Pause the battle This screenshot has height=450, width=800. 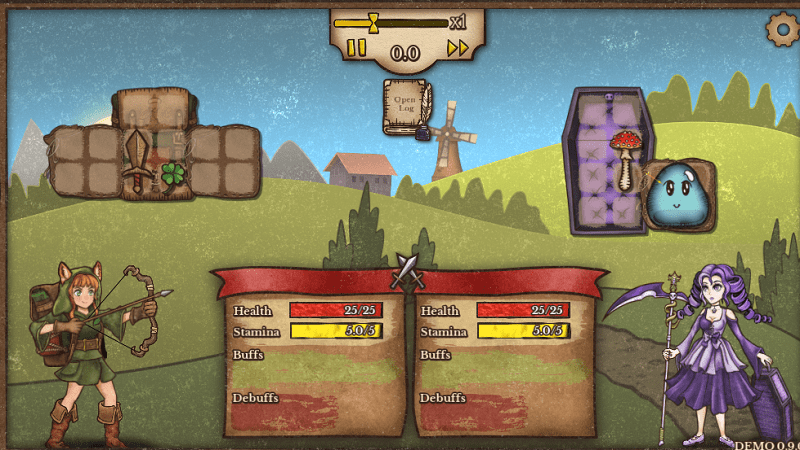356,48
